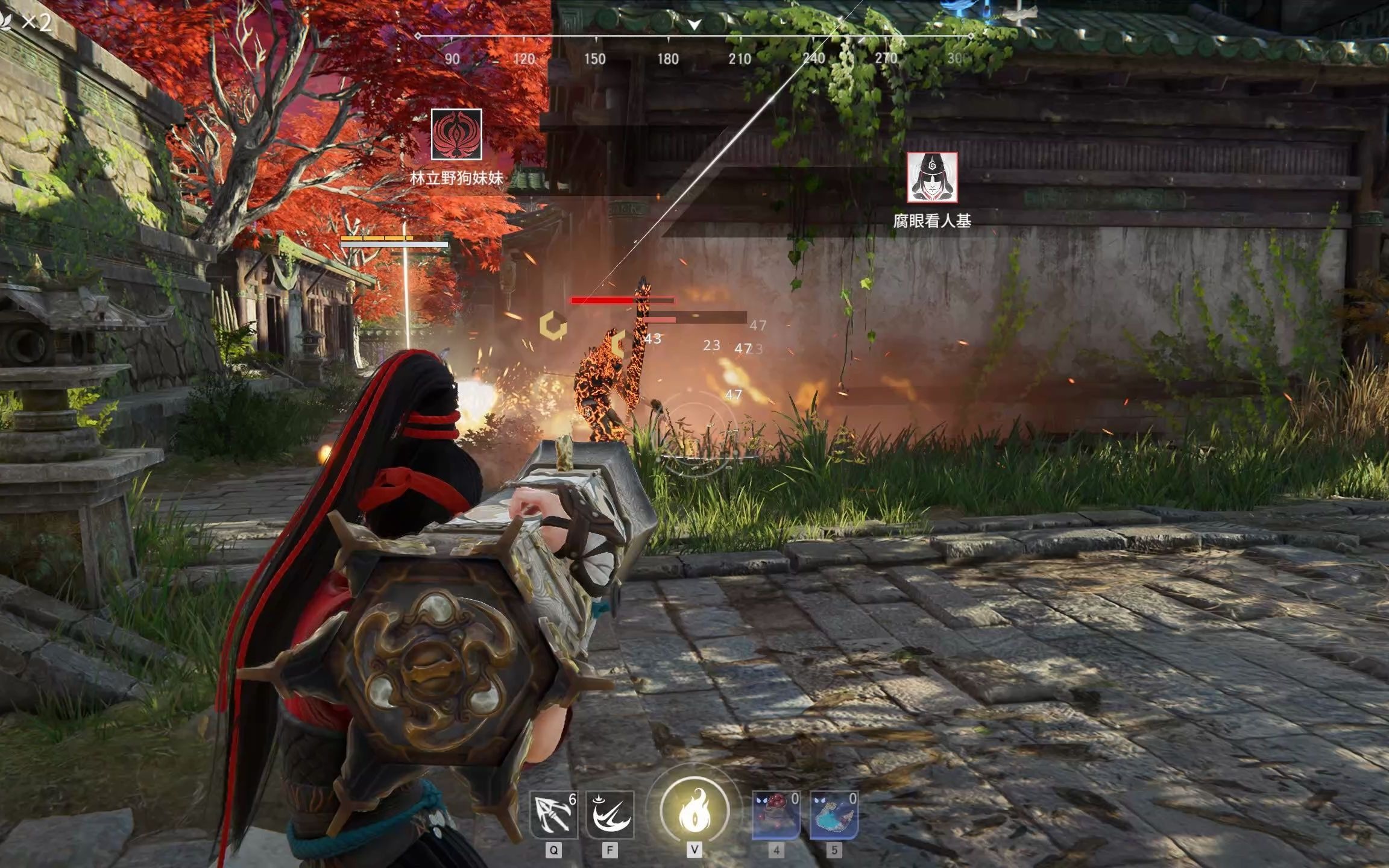Select the red berry pouch item slot
This screenshot has height=868, width=1389.
776,814
